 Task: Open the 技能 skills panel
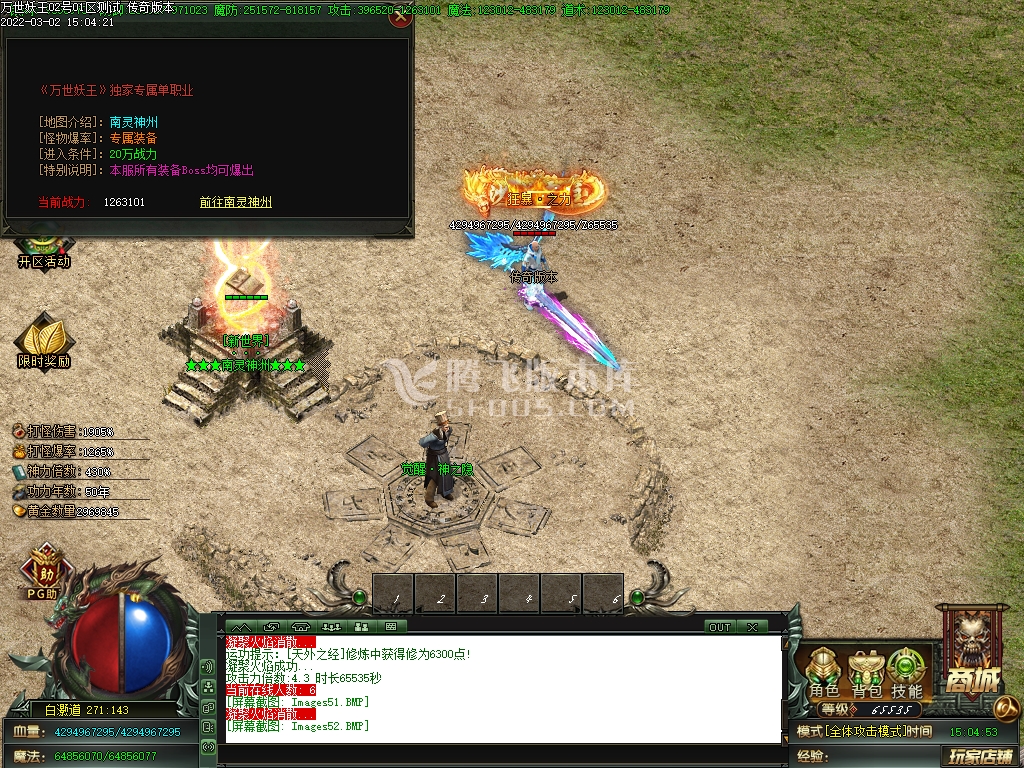[906, 672]
